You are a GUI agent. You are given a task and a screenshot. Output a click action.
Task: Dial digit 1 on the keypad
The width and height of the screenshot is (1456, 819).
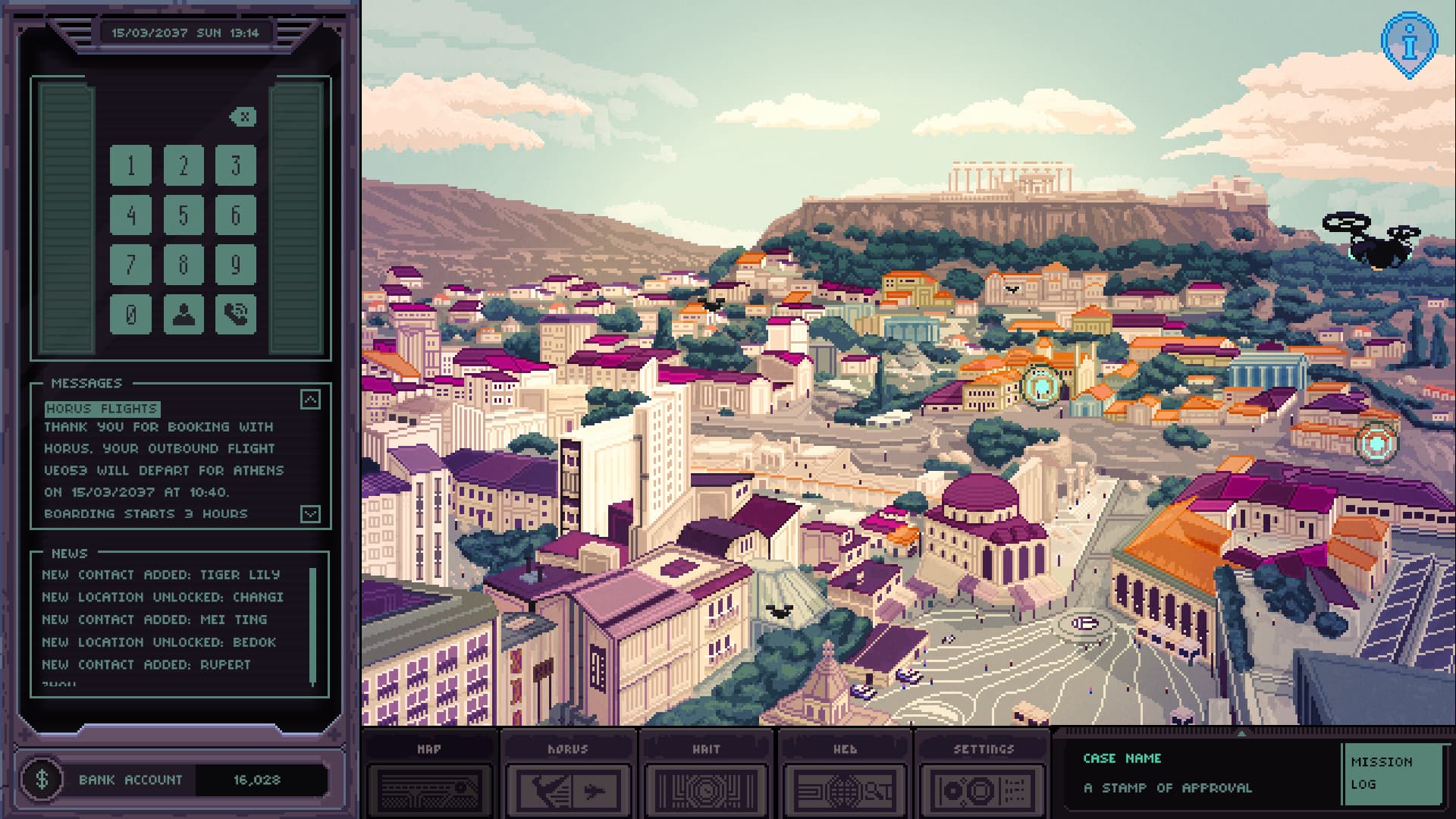[x=130, y=165]
